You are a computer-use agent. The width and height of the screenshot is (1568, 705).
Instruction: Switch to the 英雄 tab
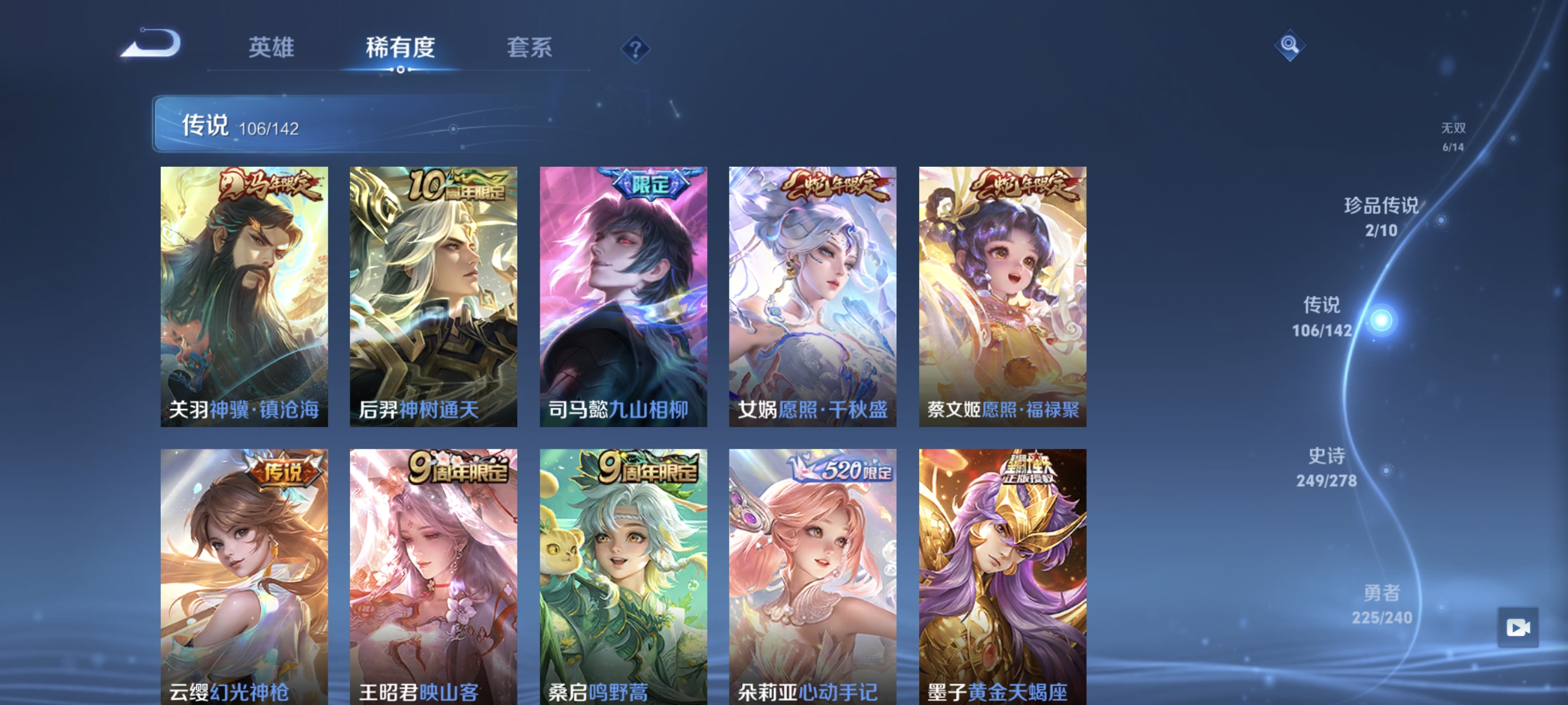[271, 49]
